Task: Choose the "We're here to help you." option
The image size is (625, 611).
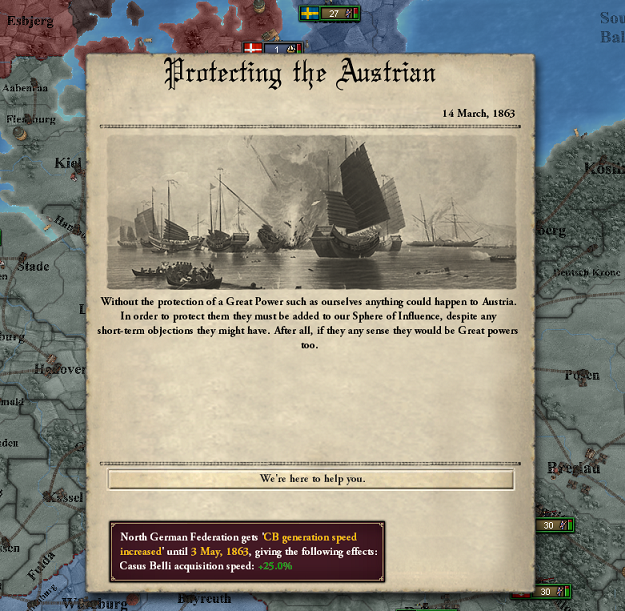Action: (311, 479)
